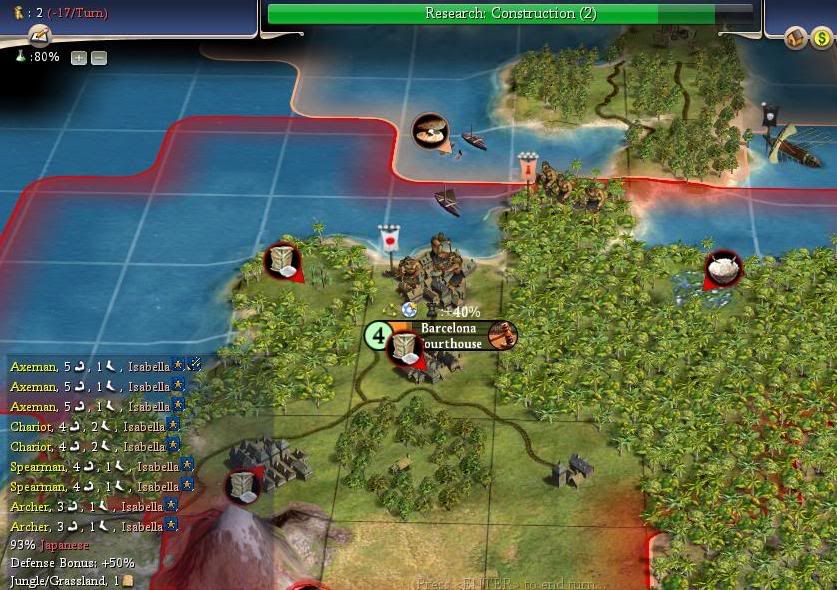Open the finance advisor dollar icon
Viewport: 837px width, 590px height.
(820, 39)
